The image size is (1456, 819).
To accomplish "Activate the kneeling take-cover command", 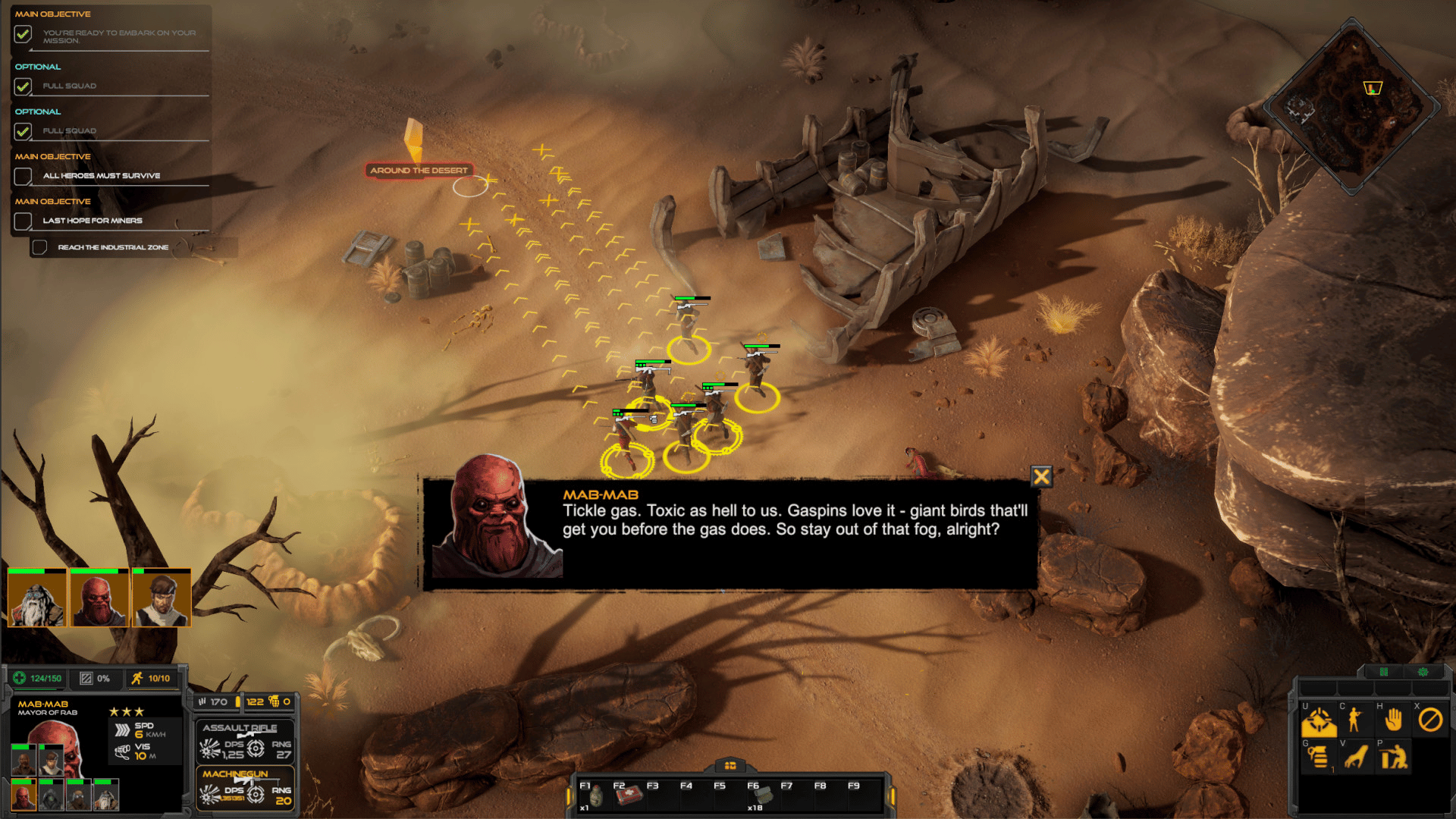I will [x=1393, y=757].
